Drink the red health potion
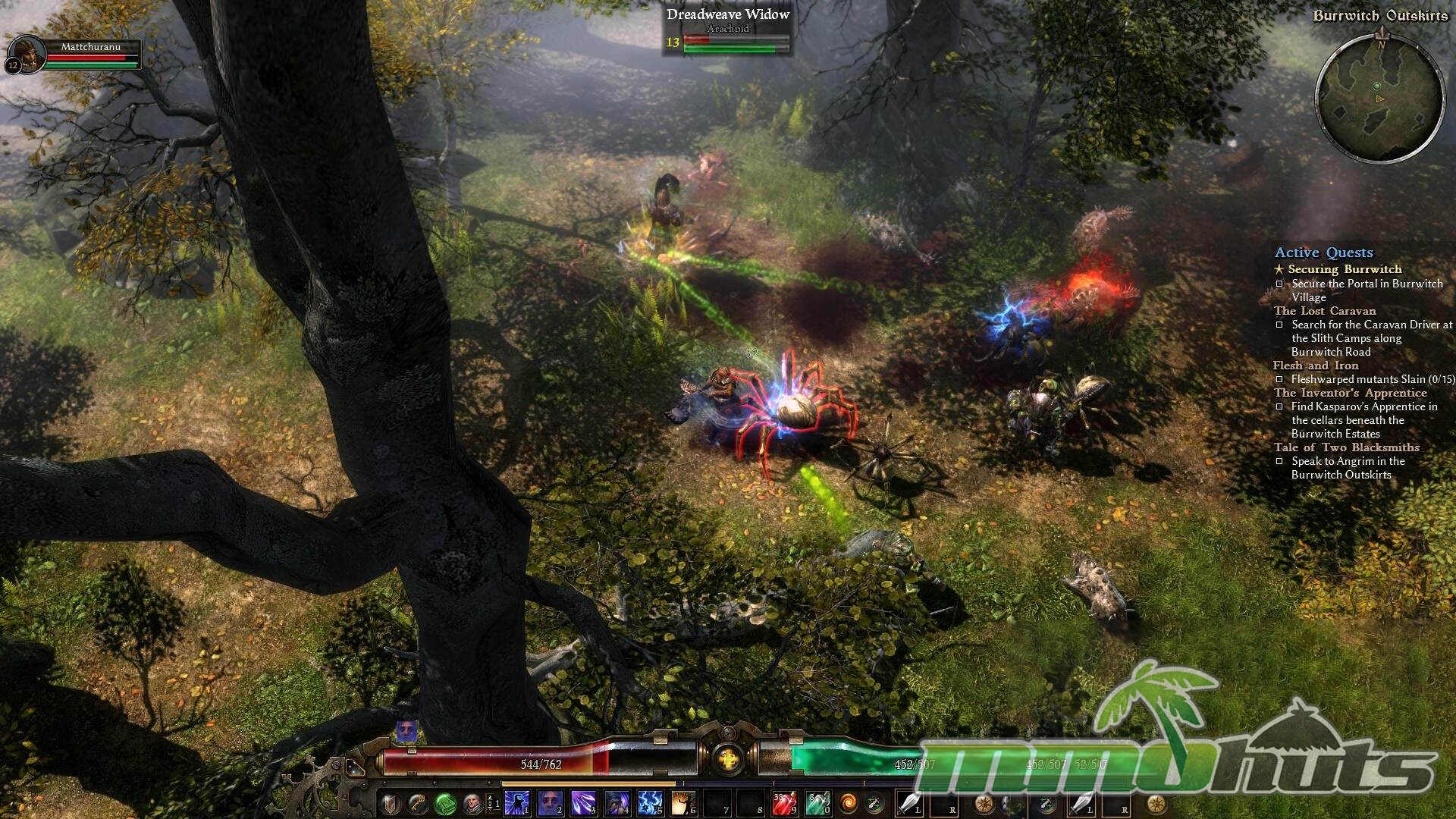1456x819 pixels. click(783, 803)
